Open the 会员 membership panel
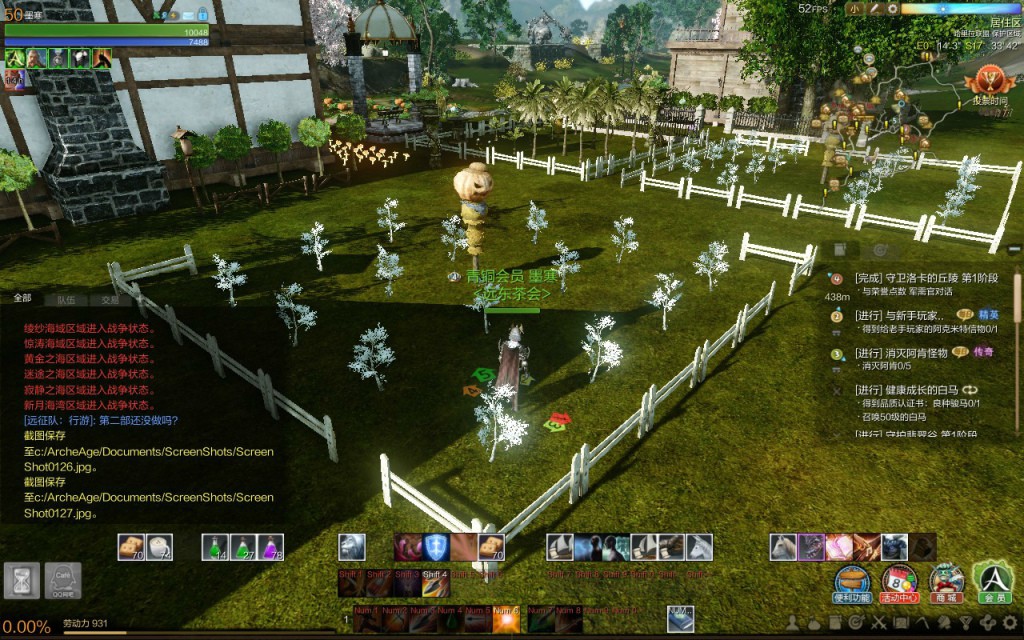1024x640 pixels. (x=993, y=582)
